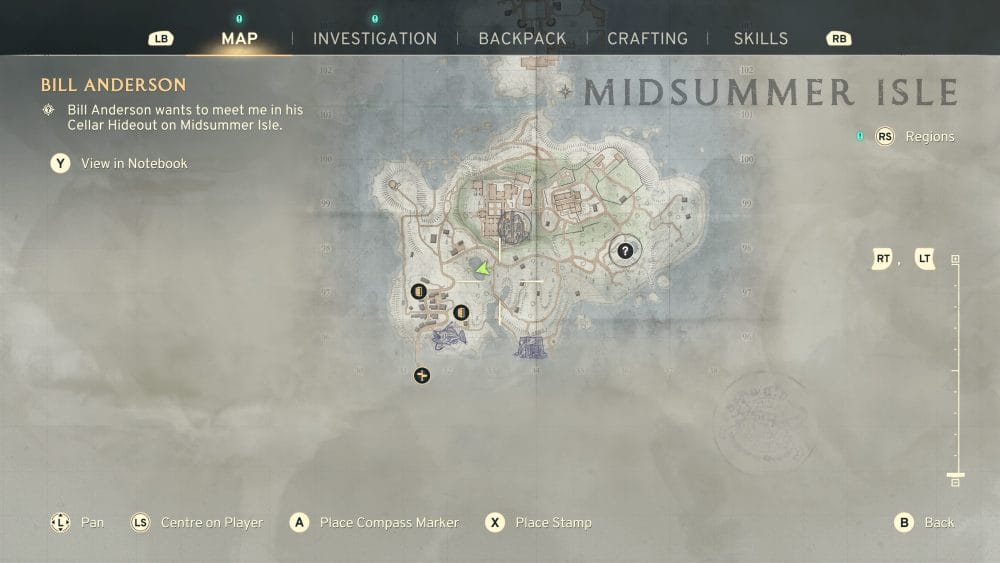
Task: Select the Map tab
Action: (x=239, y=39)
